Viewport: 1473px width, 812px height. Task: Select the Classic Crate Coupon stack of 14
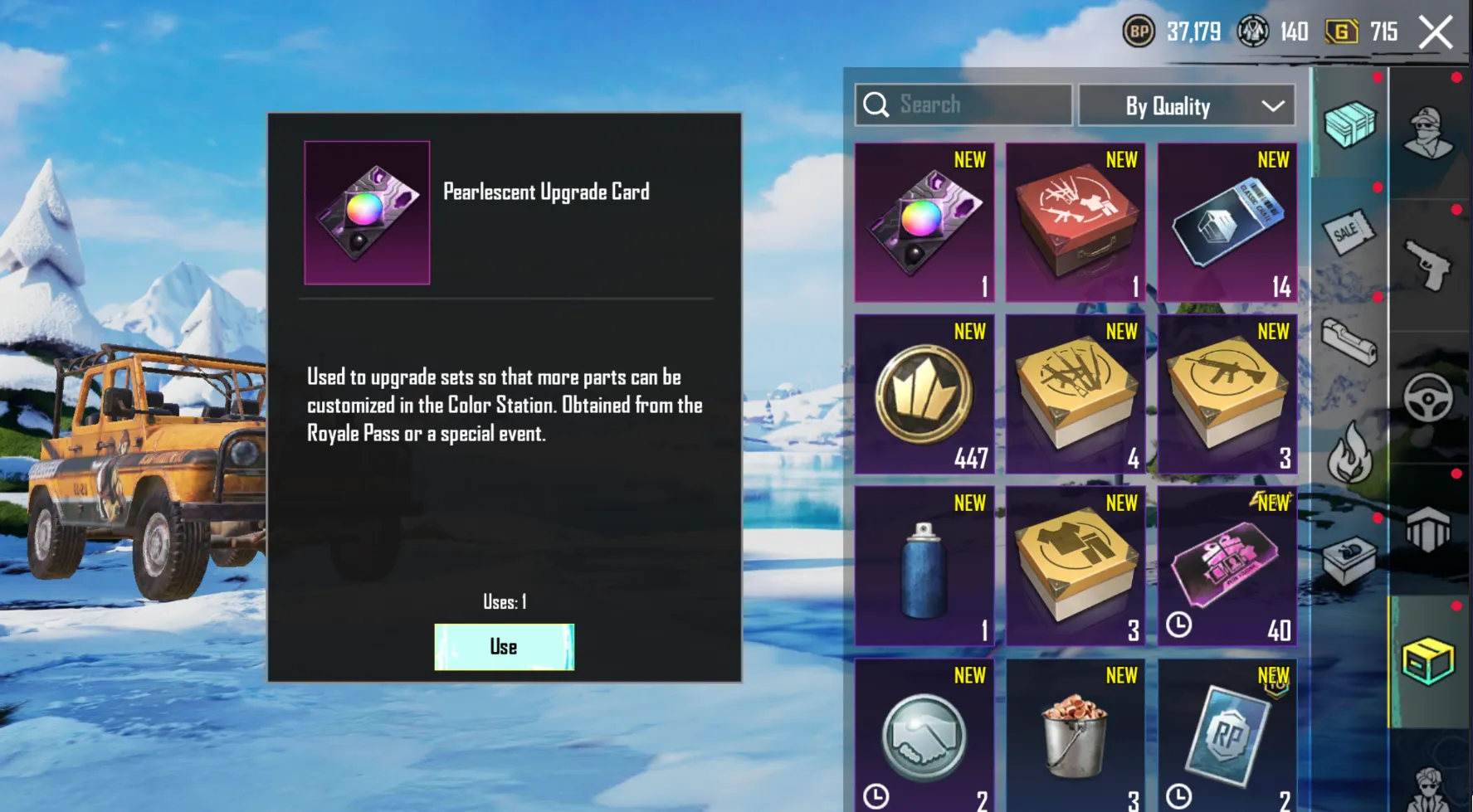[1227, 222]
